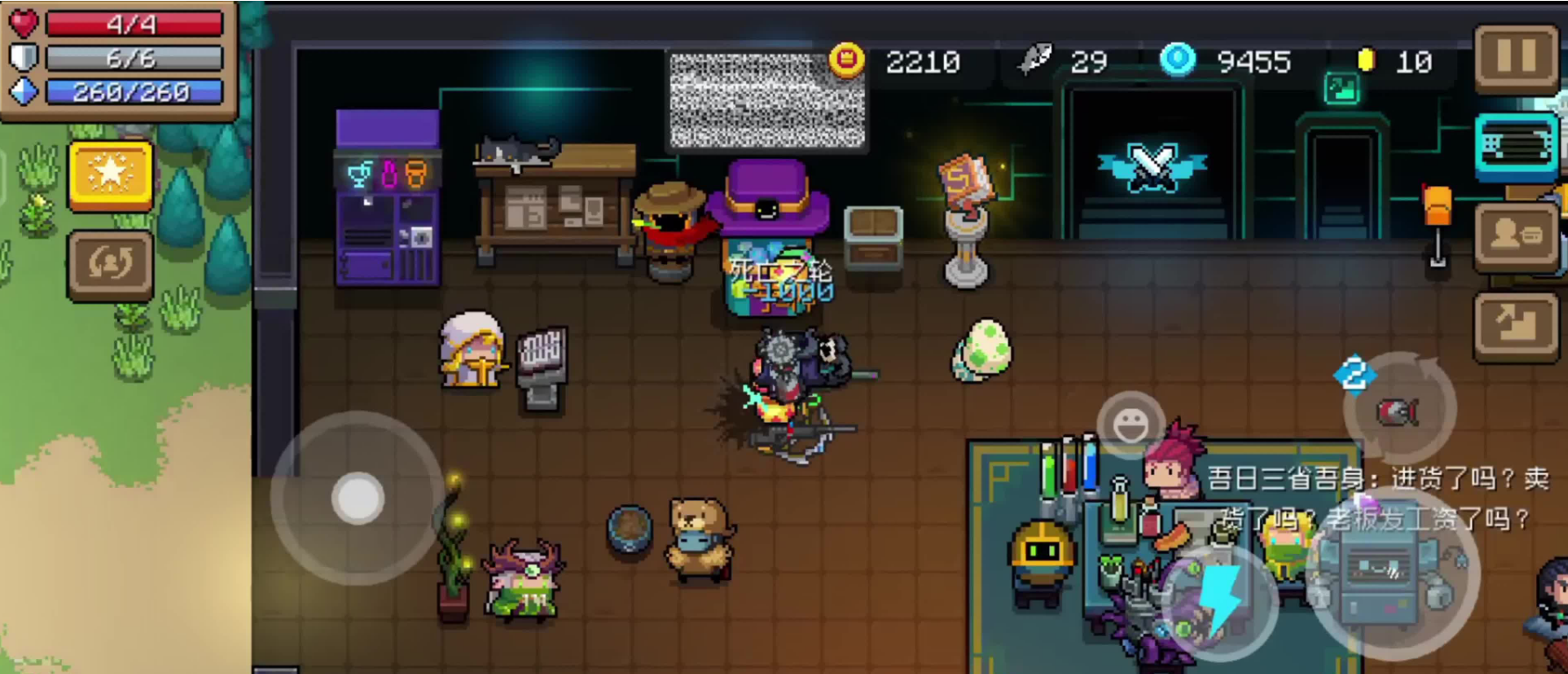The image size is (1568, 674).
Task: Open the player chat profile button
Action: tap(1515, 235)
